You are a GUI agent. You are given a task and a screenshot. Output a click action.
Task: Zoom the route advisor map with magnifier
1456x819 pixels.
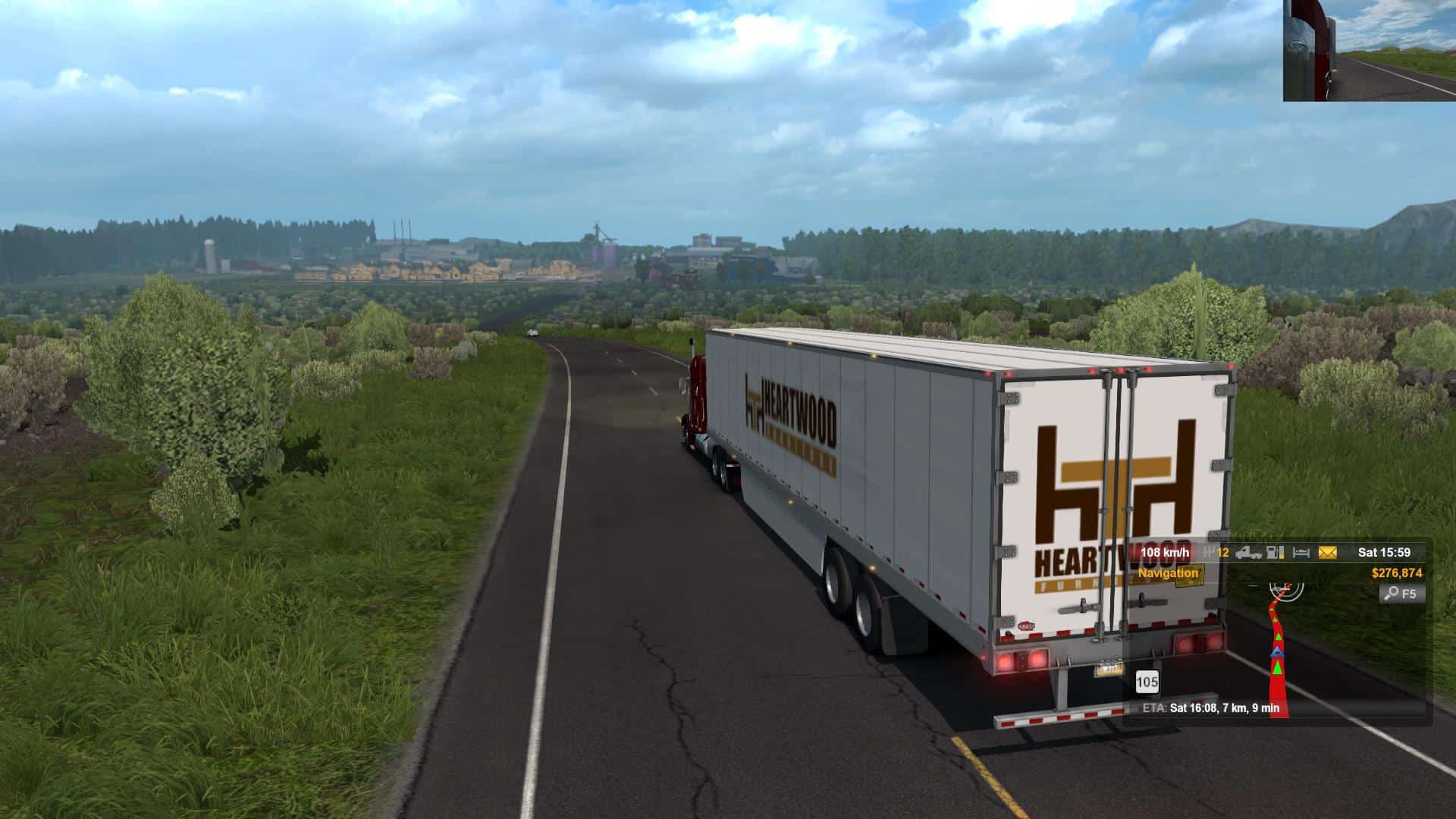[1402, 593]
